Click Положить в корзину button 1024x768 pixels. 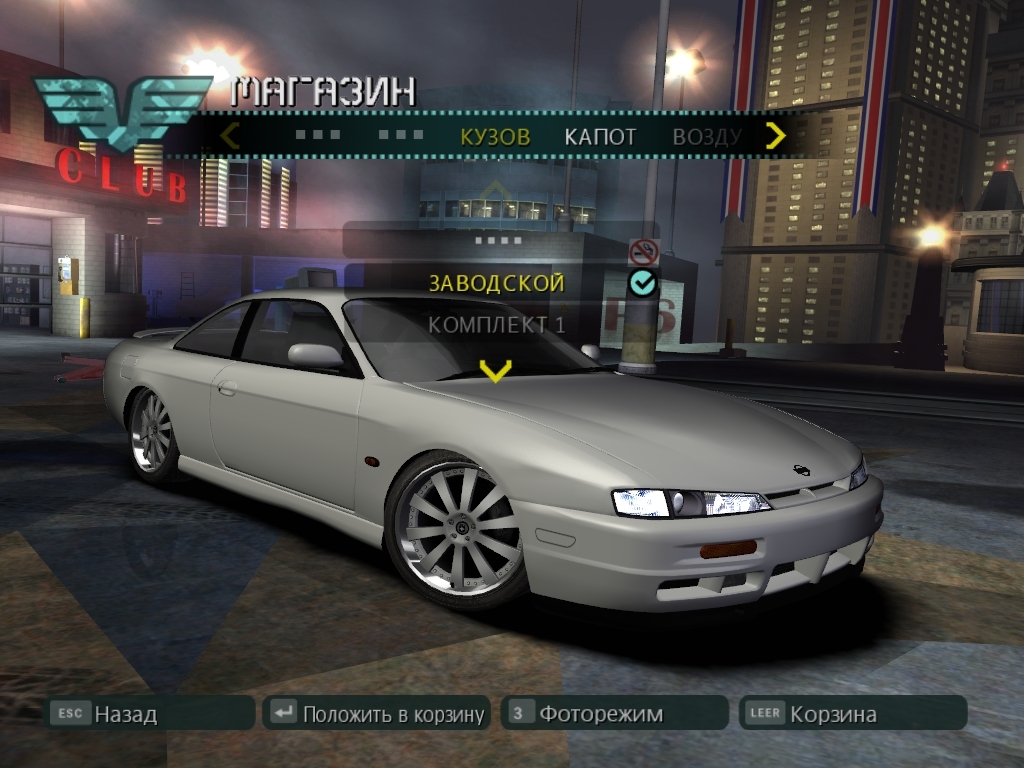377,713
